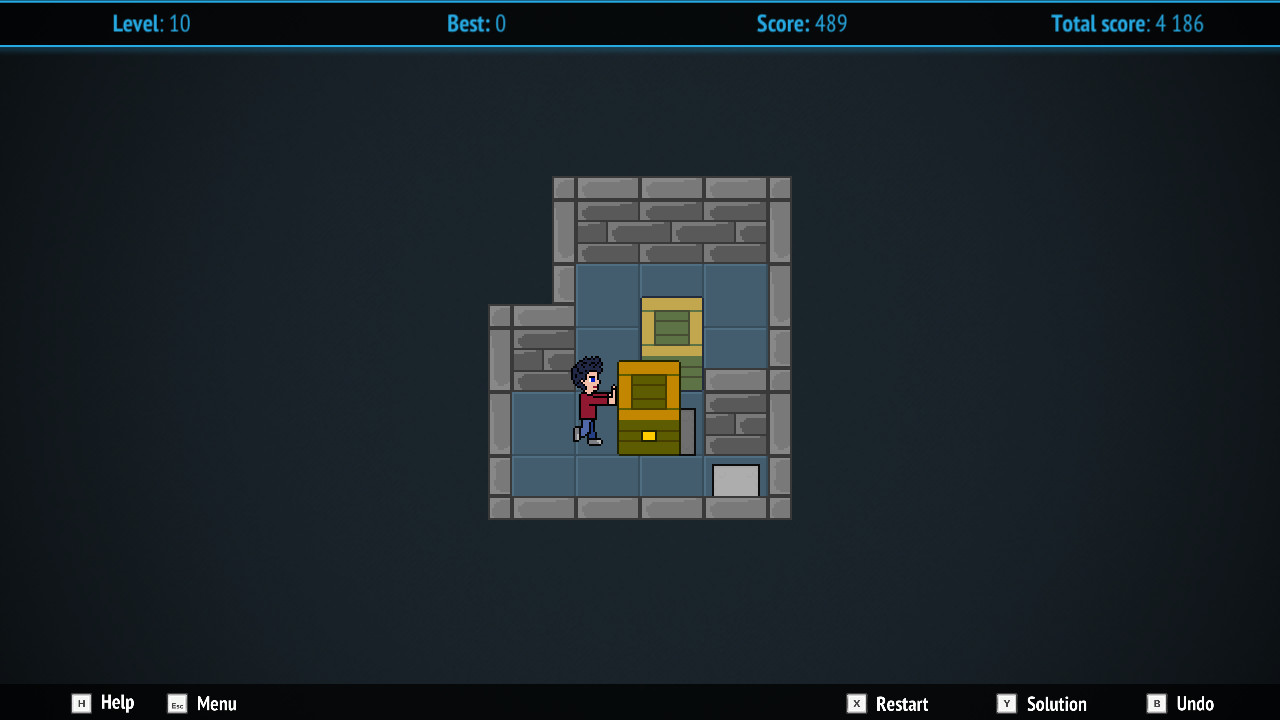This screenshot has width=1280, height=720.
Task: Click the X key icon beside Restart
Action: (x=857, y=703)
